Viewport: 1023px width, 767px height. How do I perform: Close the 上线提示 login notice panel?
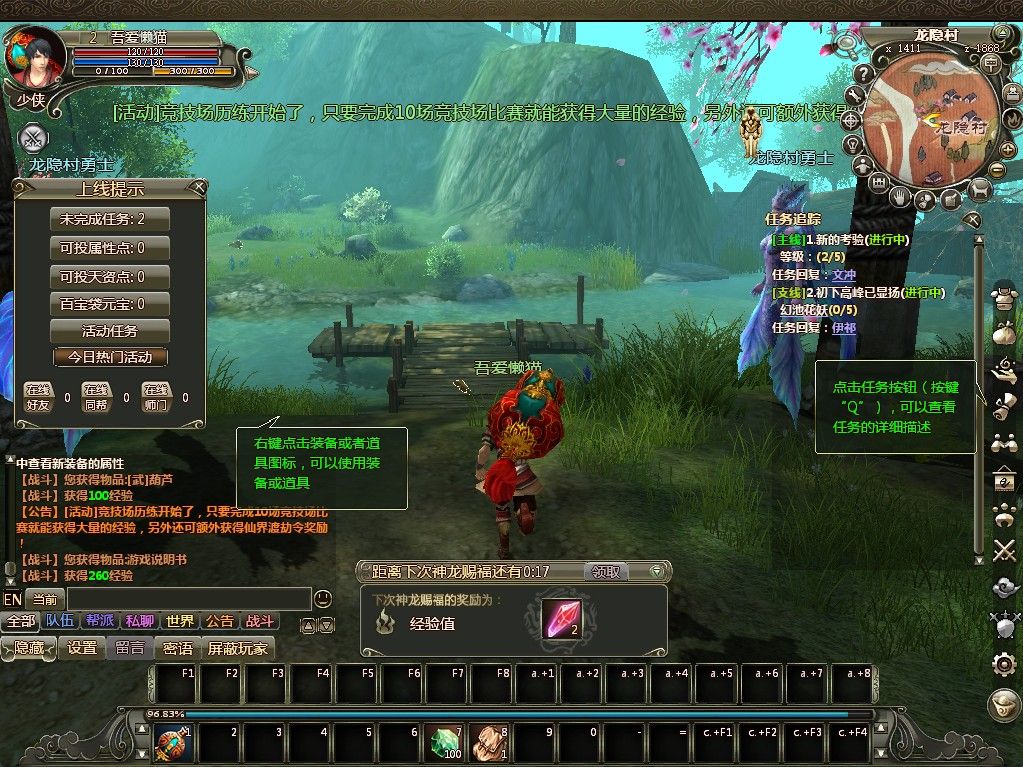199,187
